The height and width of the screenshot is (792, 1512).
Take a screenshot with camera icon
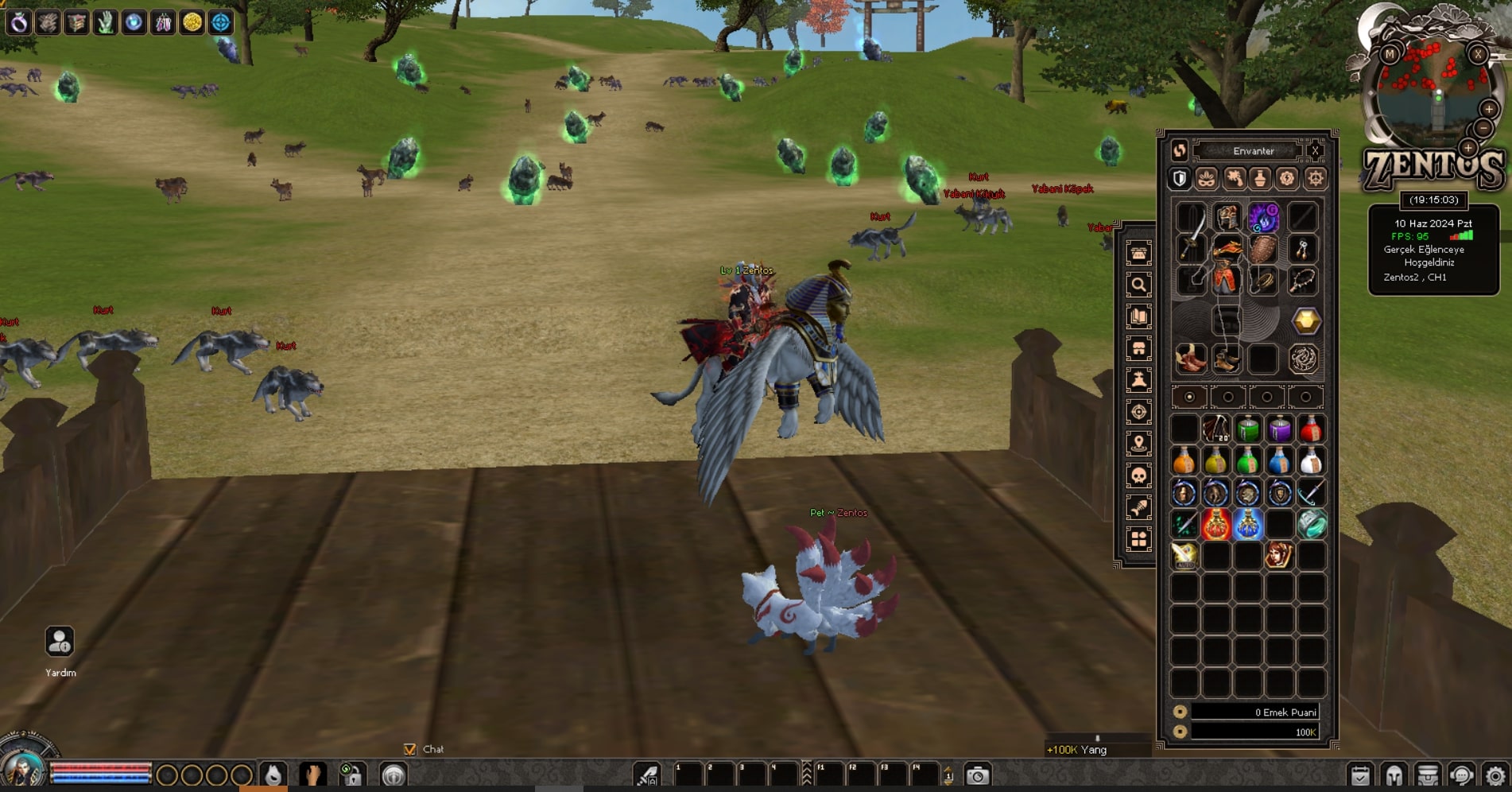[977, 775]
